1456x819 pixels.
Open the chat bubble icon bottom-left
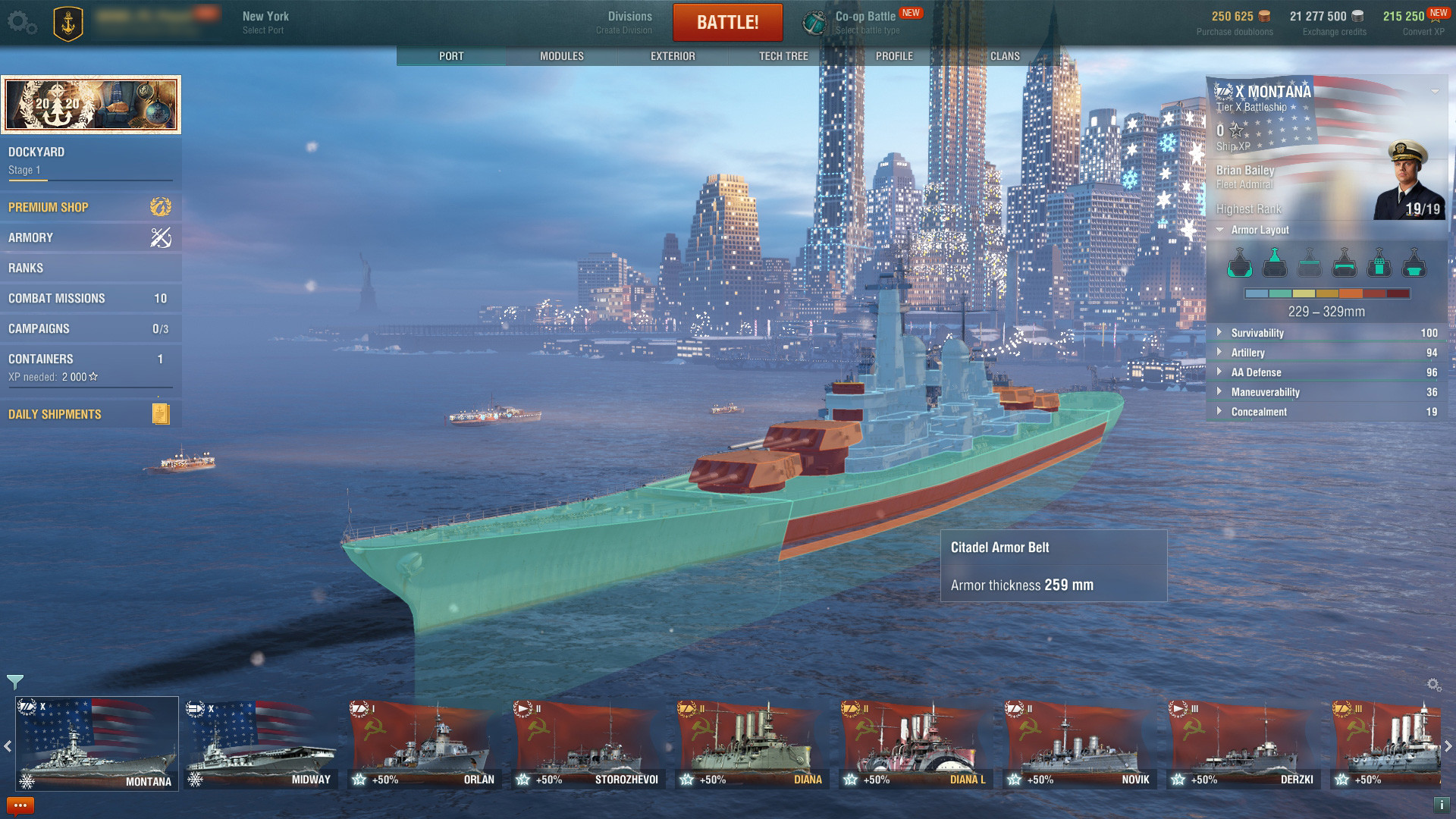point(20,805)
